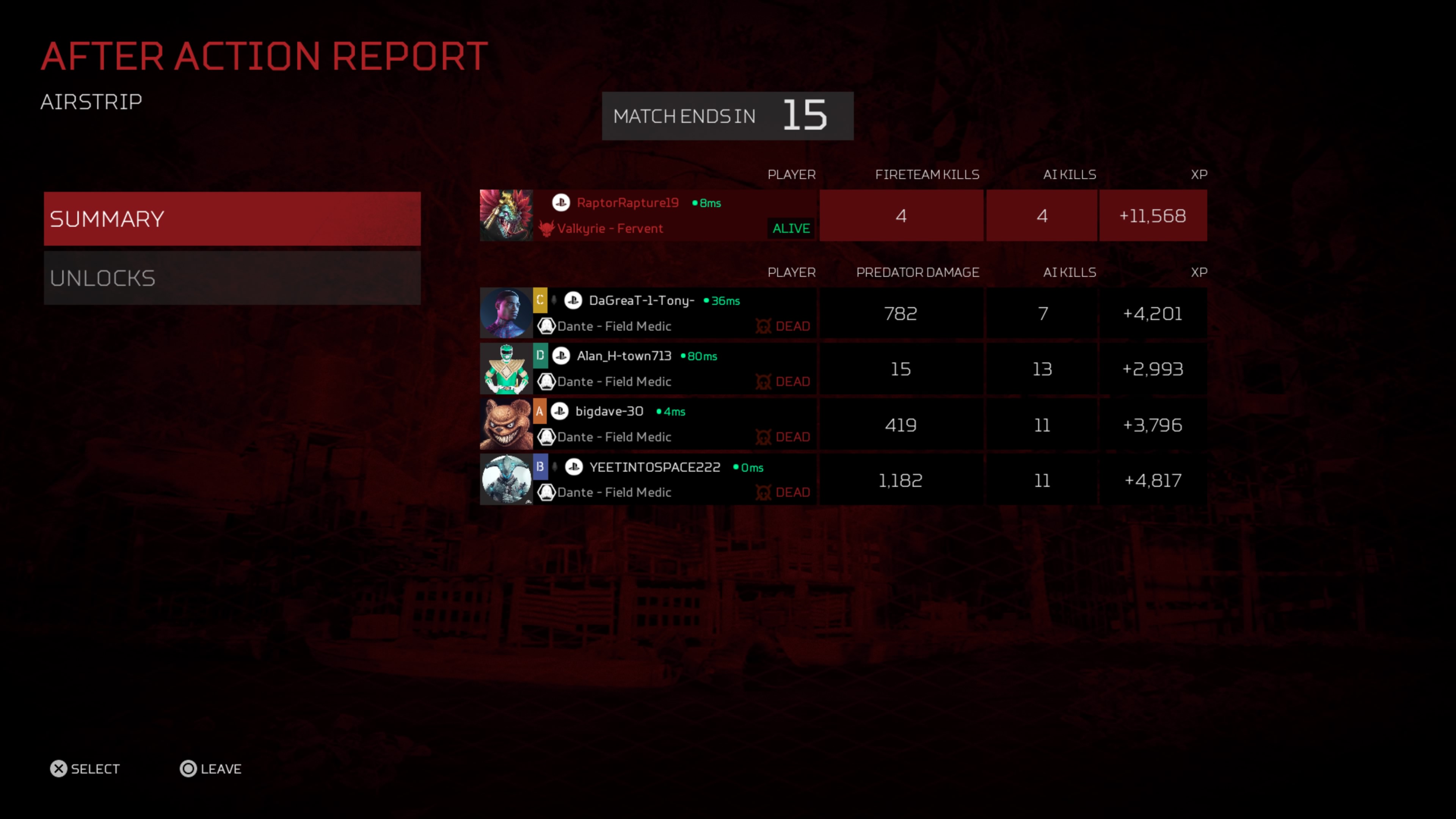Click YEETINTOSPACE222's armored avatar thumbnail
Image resolution: width=1456 pixels, height=819 pixels.
tap(506, 479)
